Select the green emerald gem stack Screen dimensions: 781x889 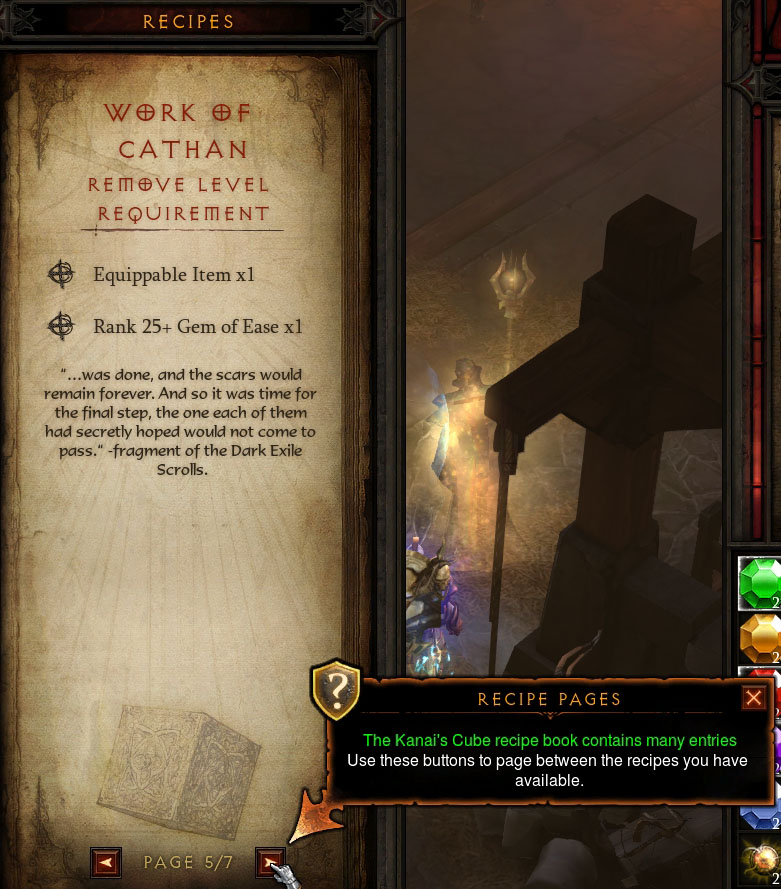point(761,583)
